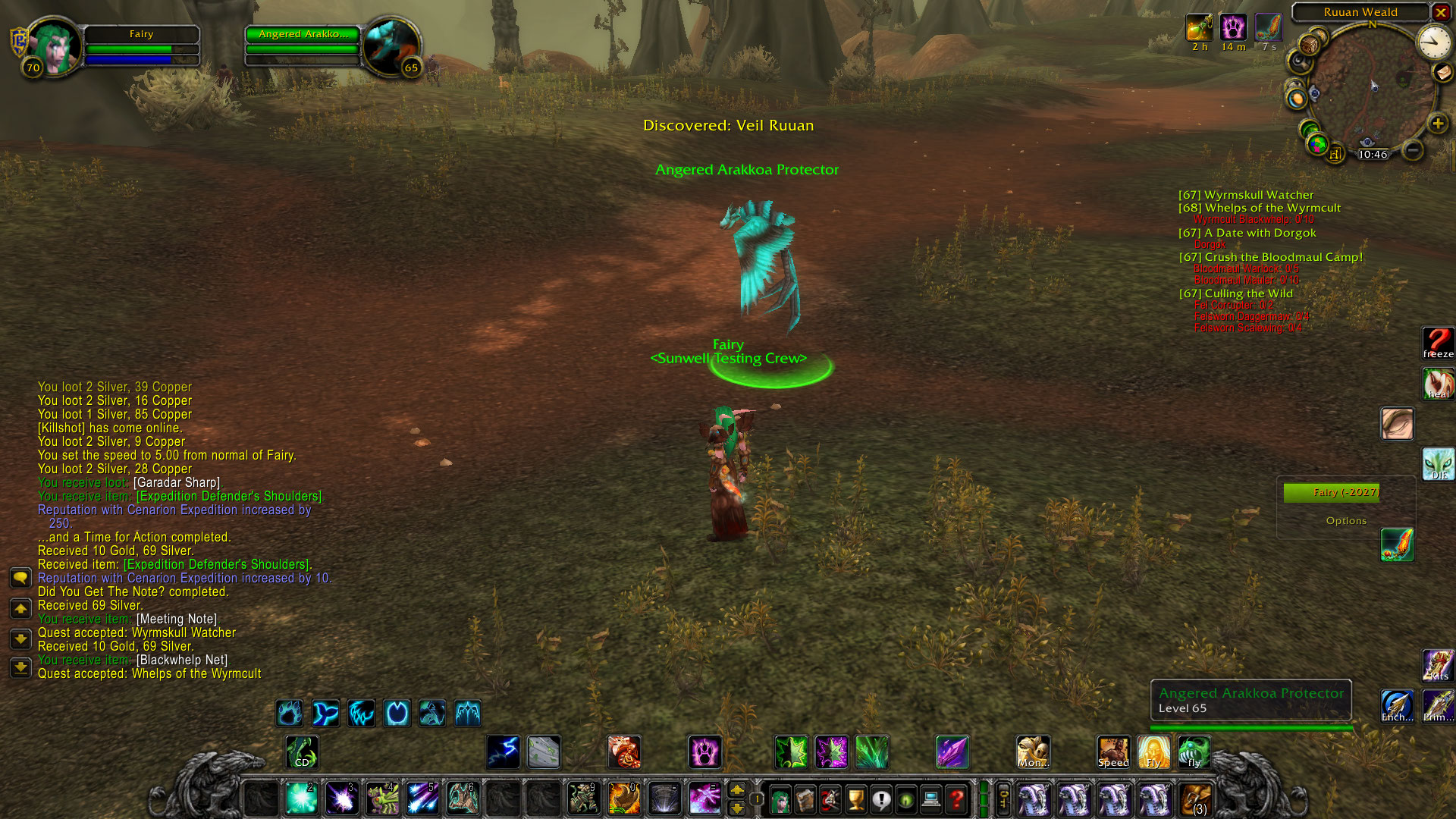
Task: Click the CD button icon
Action: (301, 752)
